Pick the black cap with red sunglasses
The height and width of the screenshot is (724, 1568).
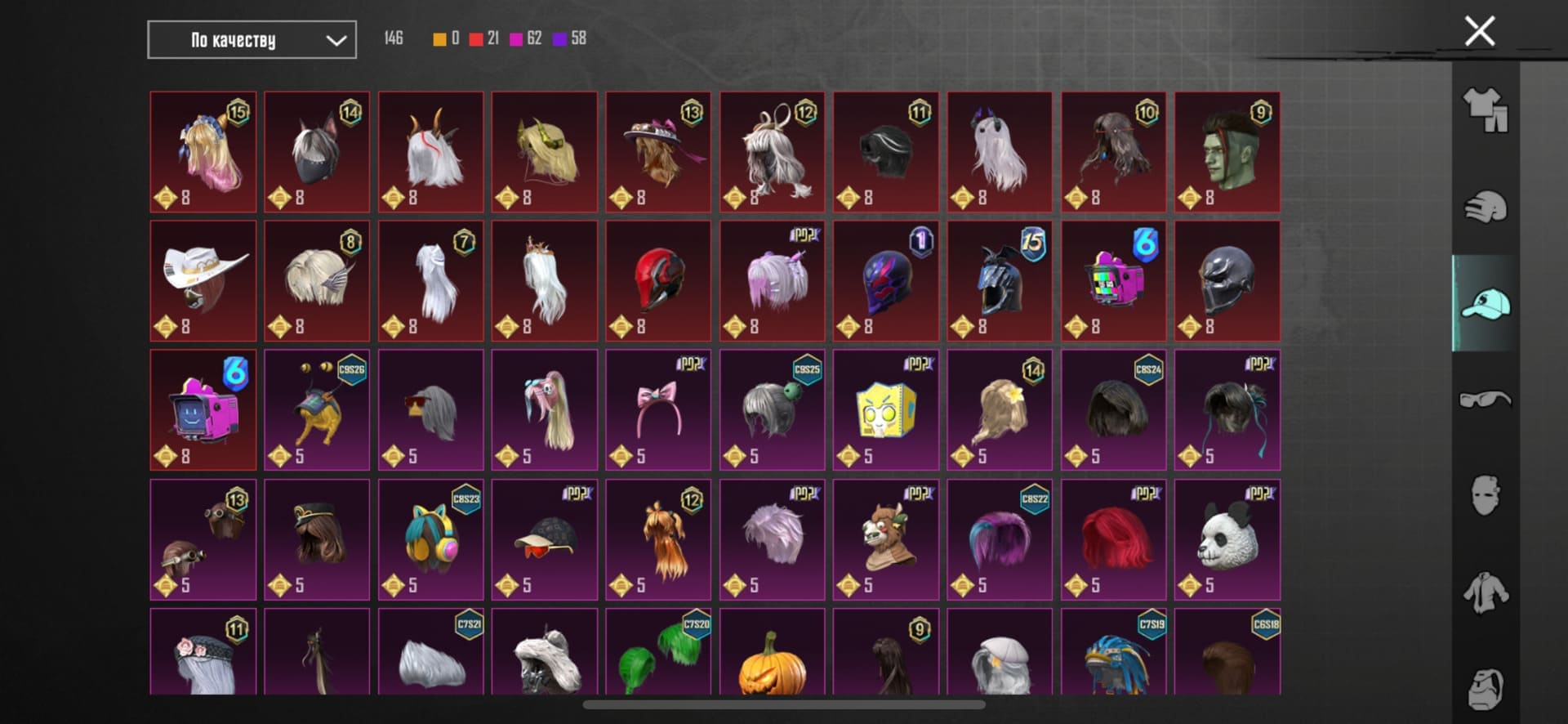[544, 539]
